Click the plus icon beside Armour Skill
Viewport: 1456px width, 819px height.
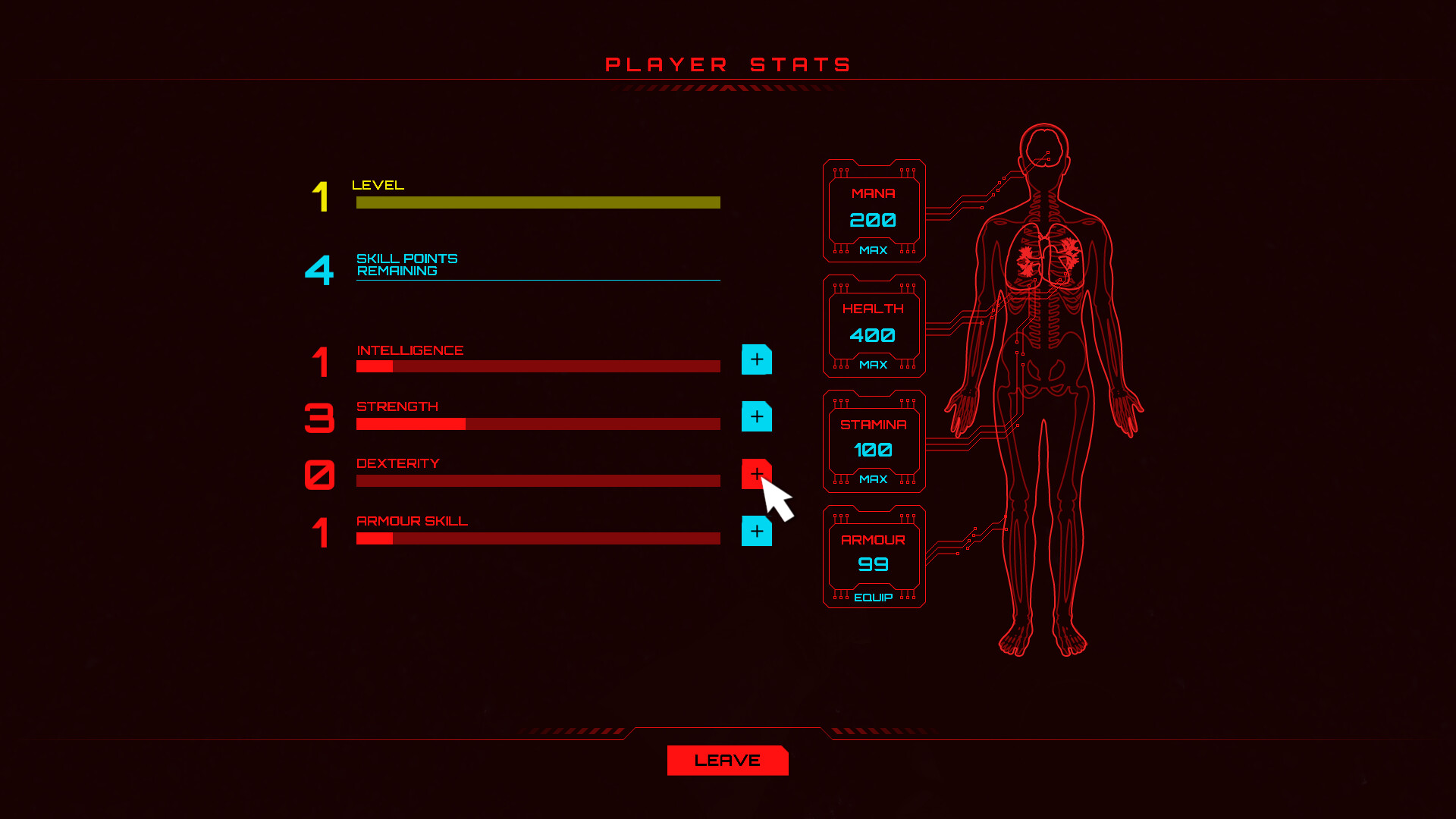pyautogui.click(x=756, y=532)
